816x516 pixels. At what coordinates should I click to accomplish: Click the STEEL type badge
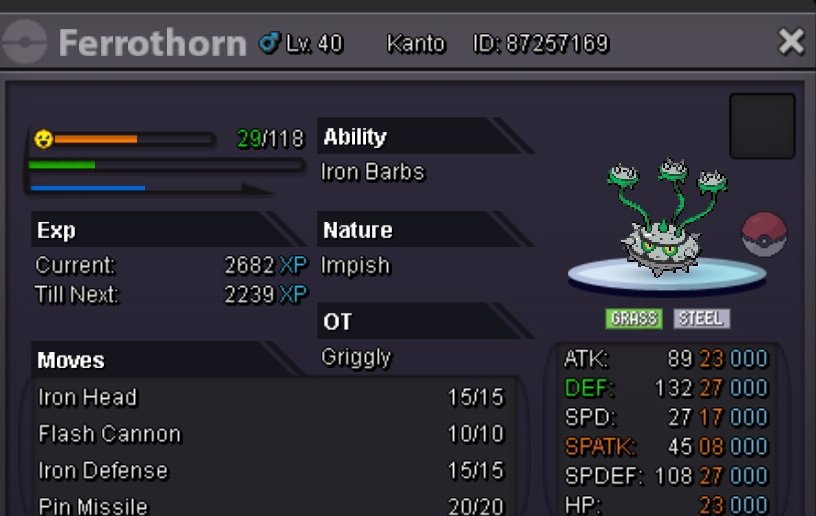[x=701, y=319]
